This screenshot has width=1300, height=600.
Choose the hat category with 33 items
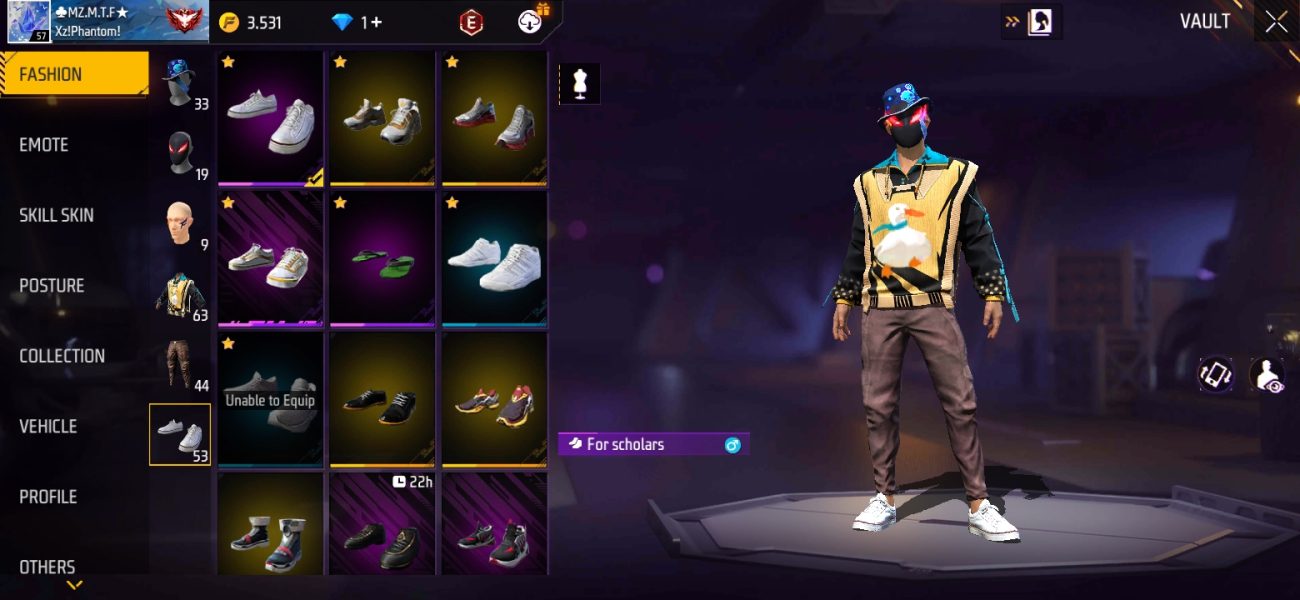(181, 82)
